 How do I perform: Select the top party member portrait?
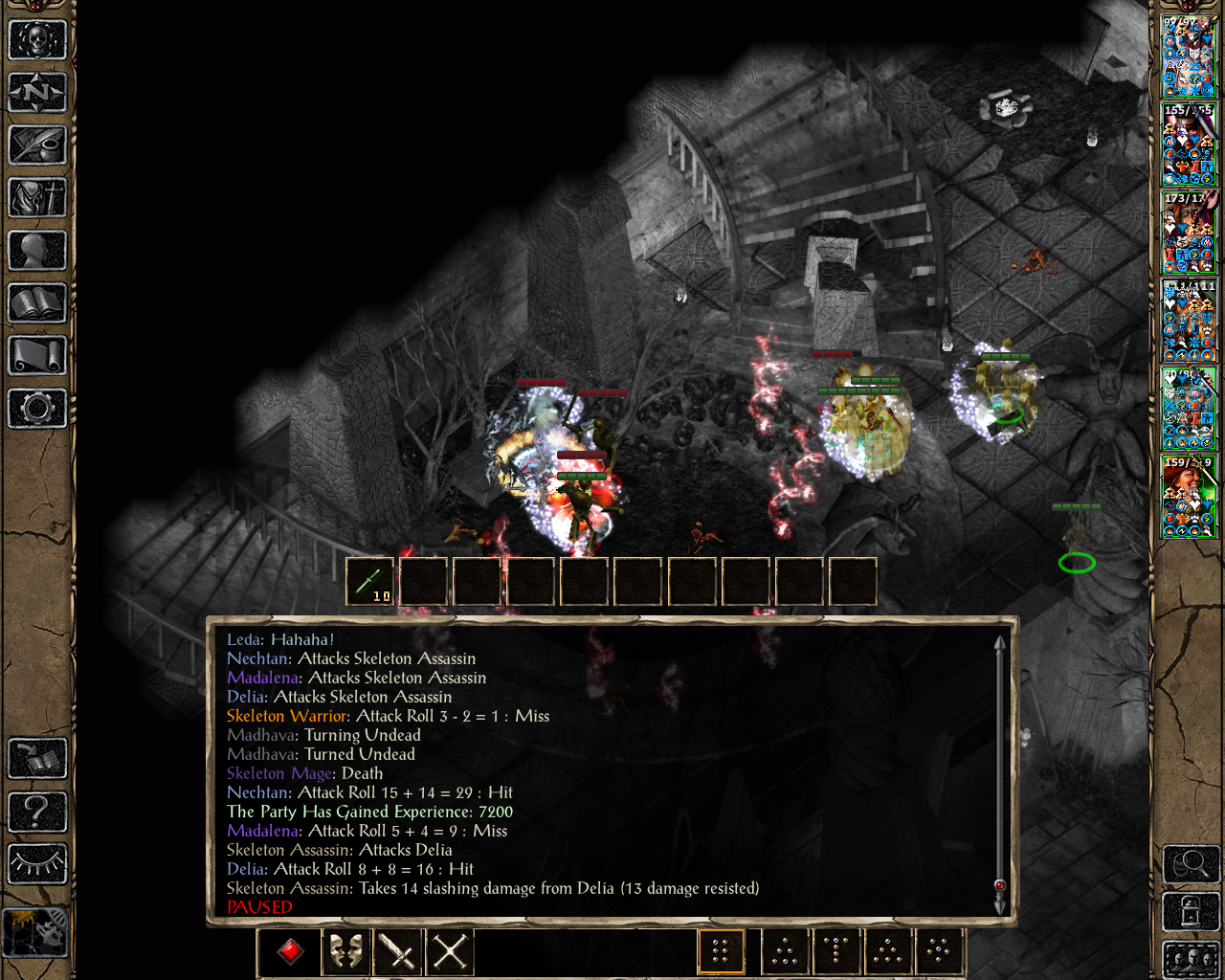coord(1189,56)
